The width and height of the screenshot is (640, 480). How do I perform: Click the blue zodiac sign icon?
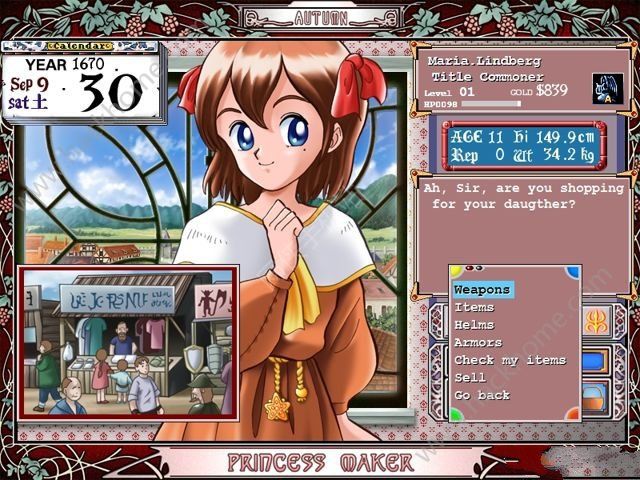point(607,88)
